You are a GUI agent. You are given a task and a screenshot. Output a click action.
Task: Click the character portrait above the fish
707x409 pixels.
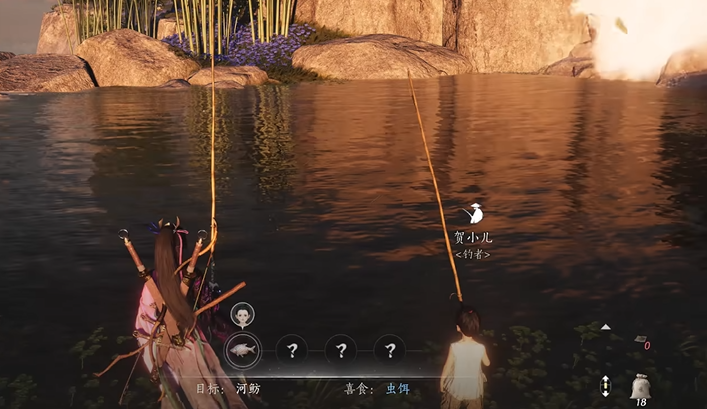click(242, 316)
